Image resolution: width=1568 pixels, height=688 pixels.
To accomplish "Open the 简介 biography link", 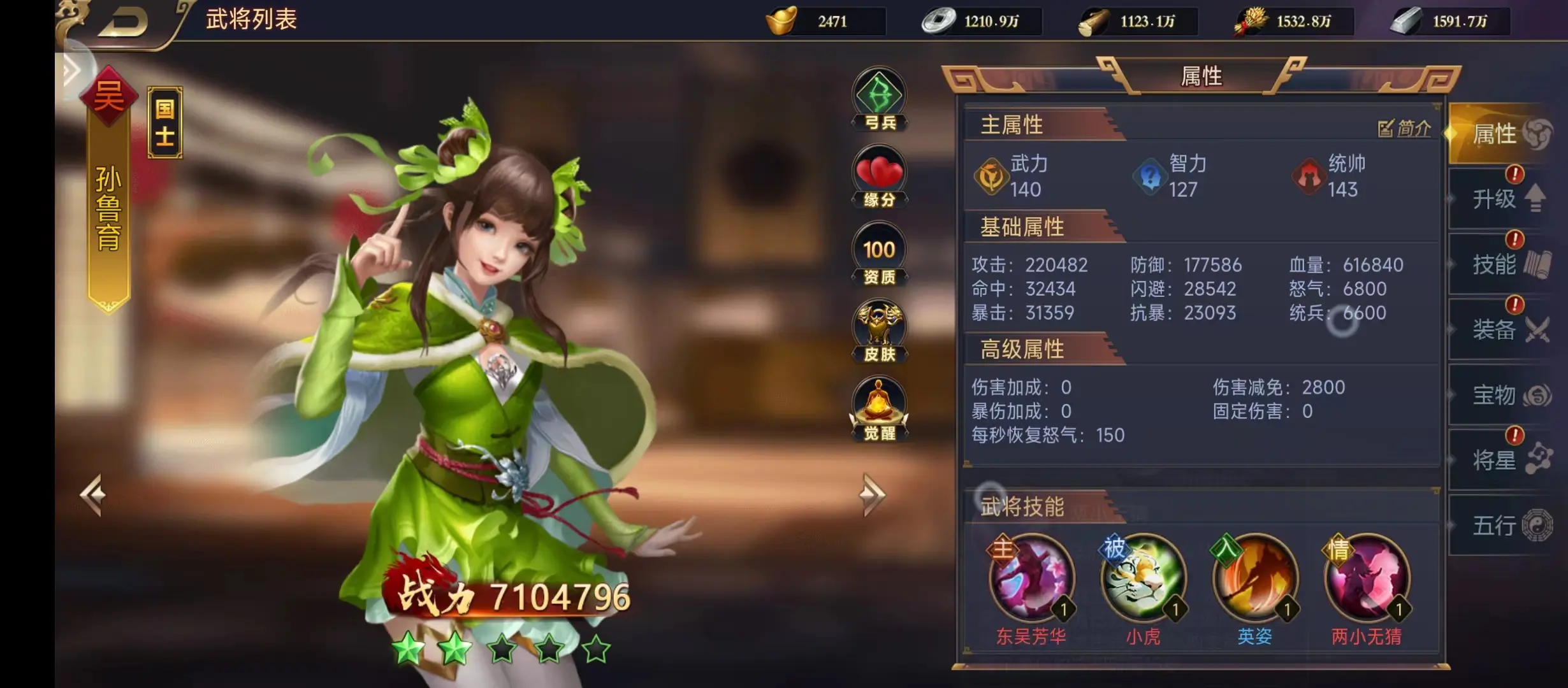I will (x=1404, y=127).
